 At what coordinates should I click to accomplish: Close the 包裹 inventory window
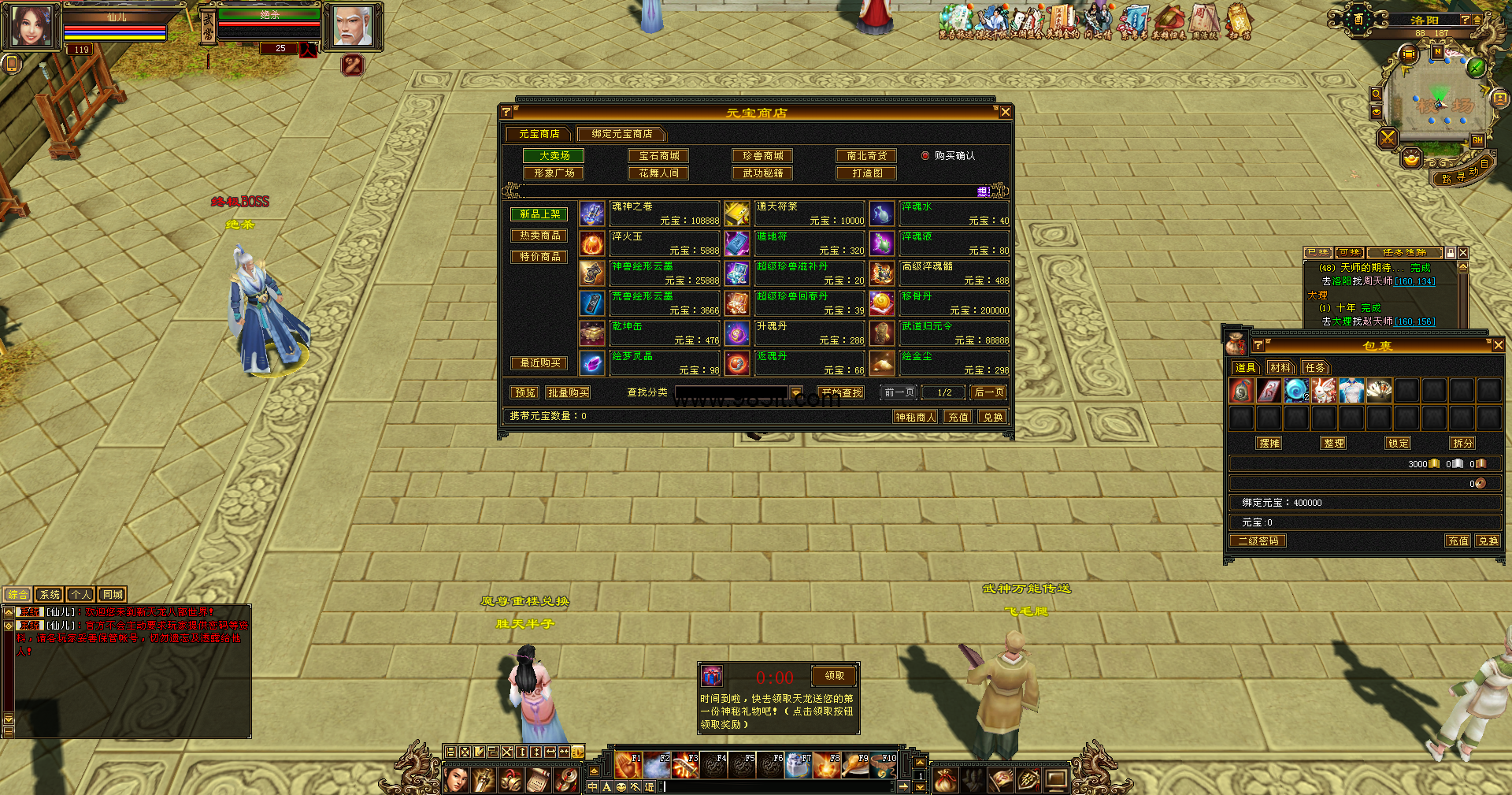click(1498, 345)
